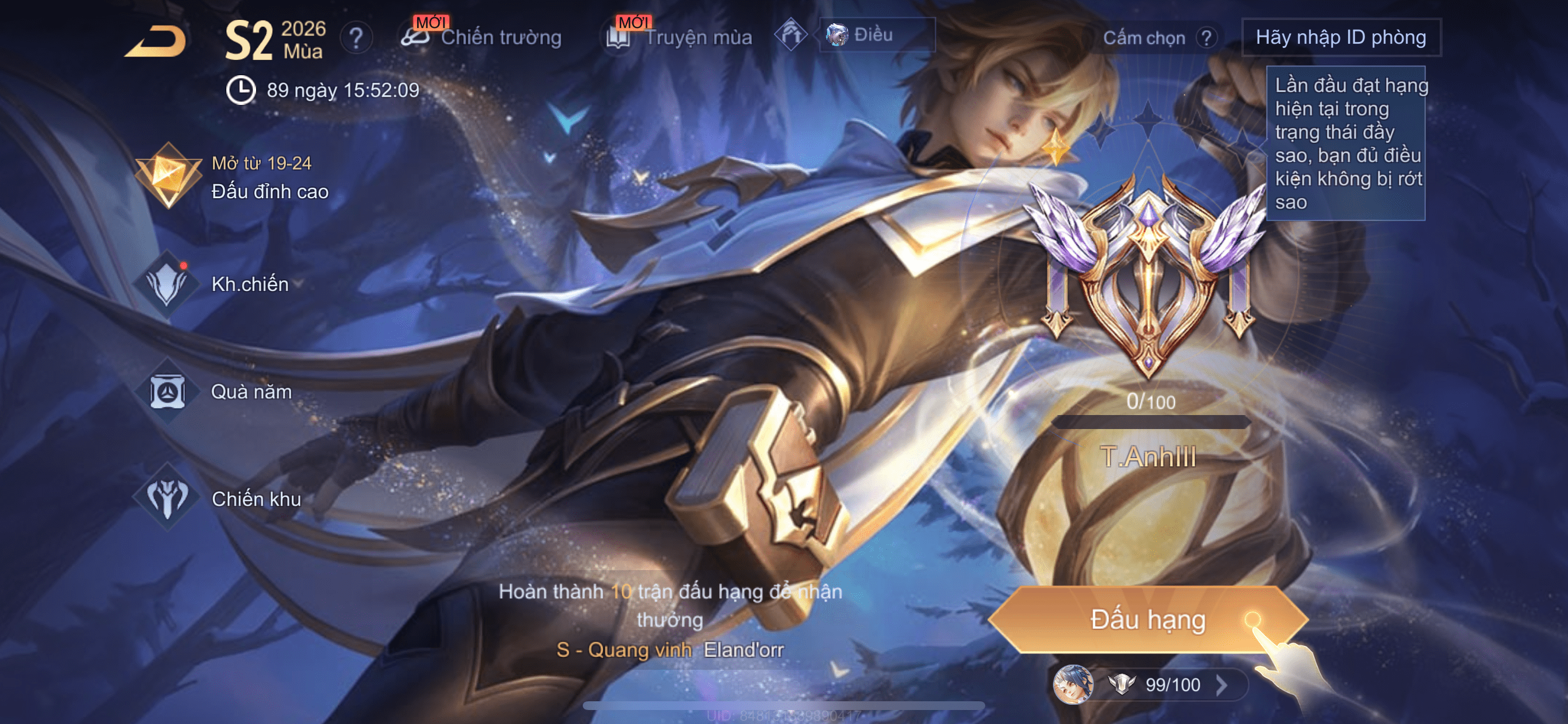Open the 99/100 credit score bar

point(1172,685)
